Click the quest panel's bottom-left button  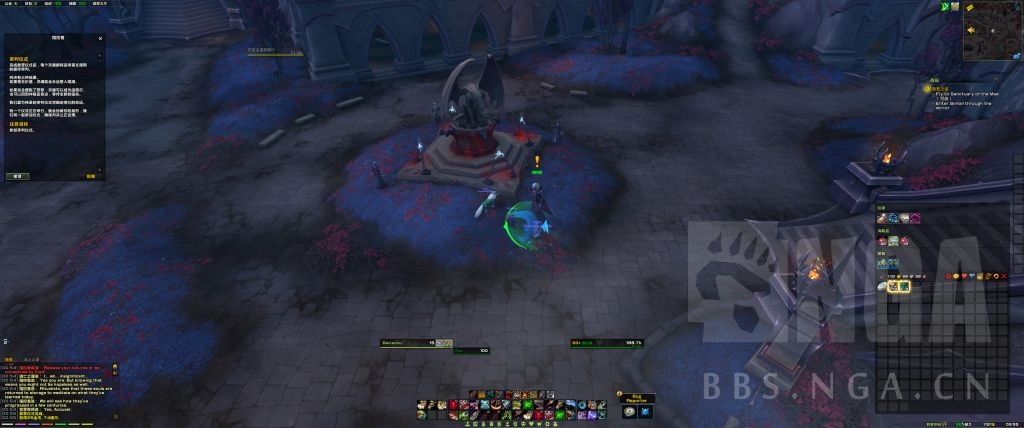(x=16, y=175)
